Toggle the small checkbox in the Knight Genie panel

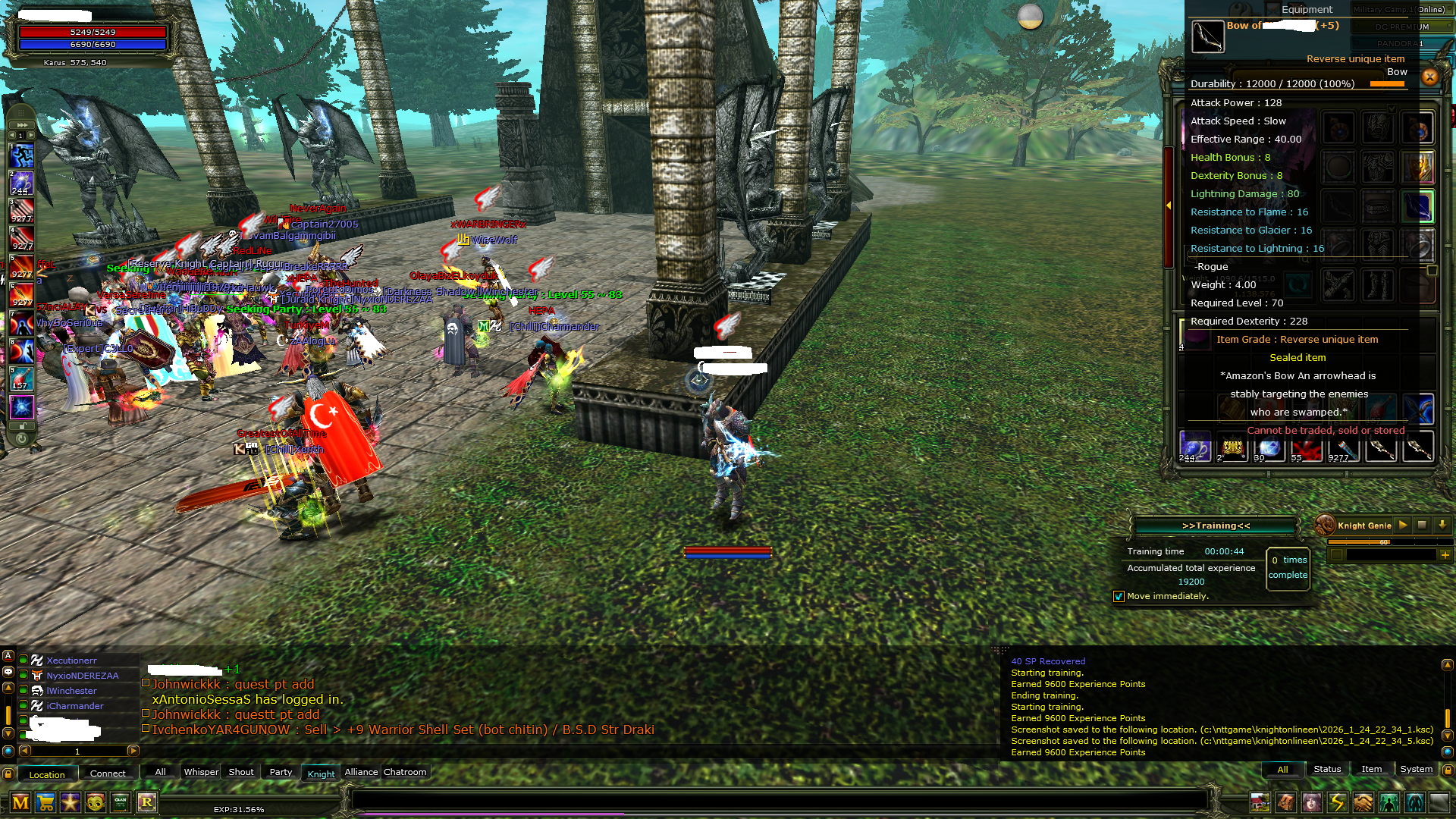pos(1336,555)
